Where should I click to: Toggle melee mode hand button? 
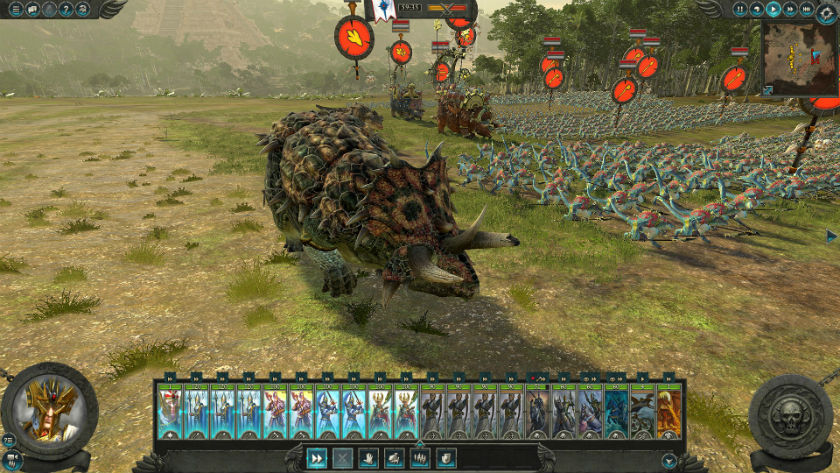coord(369,458)
